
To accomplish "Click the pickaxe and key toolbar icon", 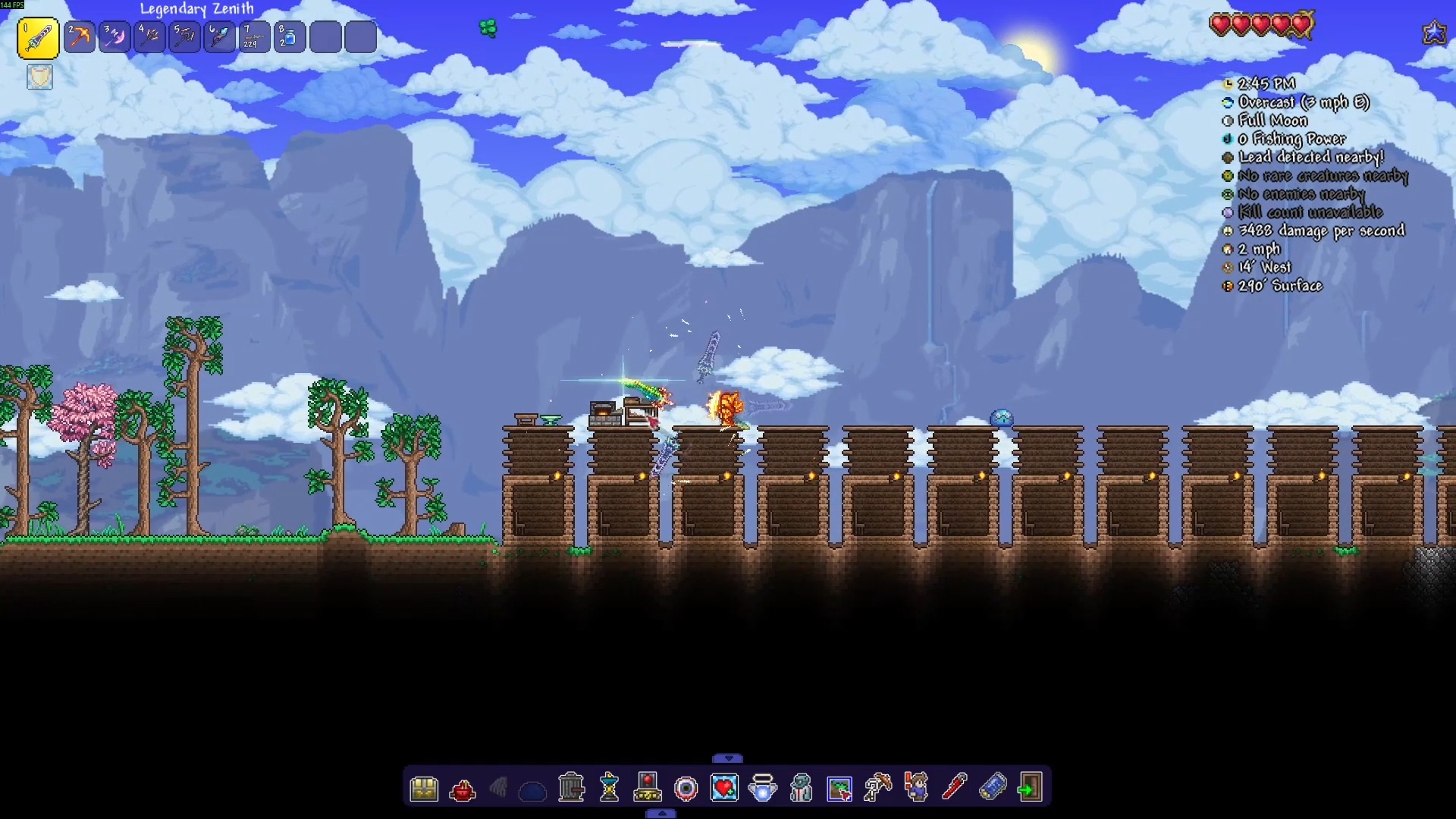I will point(877,788).
